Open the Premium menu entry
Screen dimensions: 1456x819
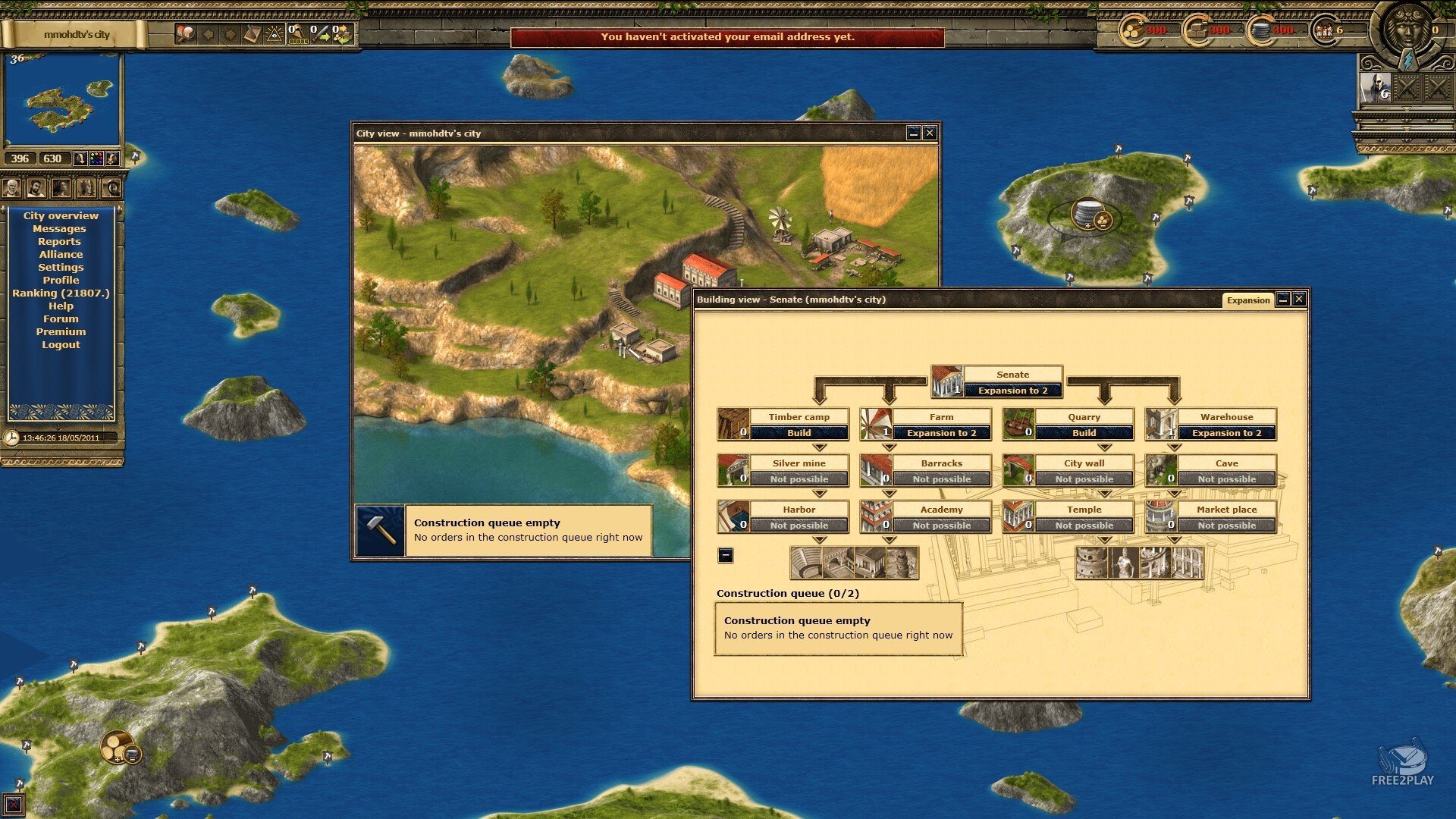(x=61, y=332)
